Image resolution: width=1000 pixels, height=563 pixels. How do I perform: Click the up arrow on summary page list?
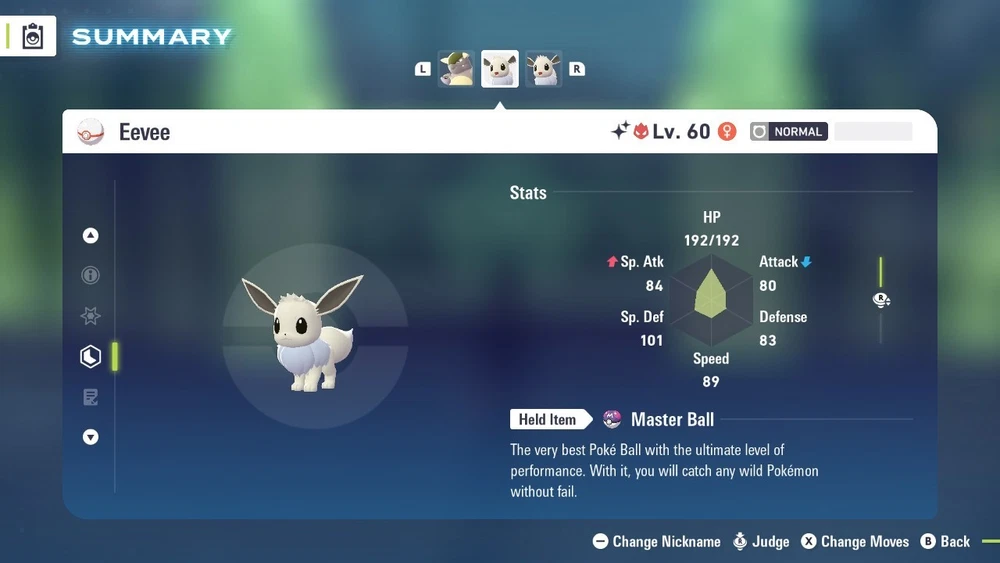(91, 236)
